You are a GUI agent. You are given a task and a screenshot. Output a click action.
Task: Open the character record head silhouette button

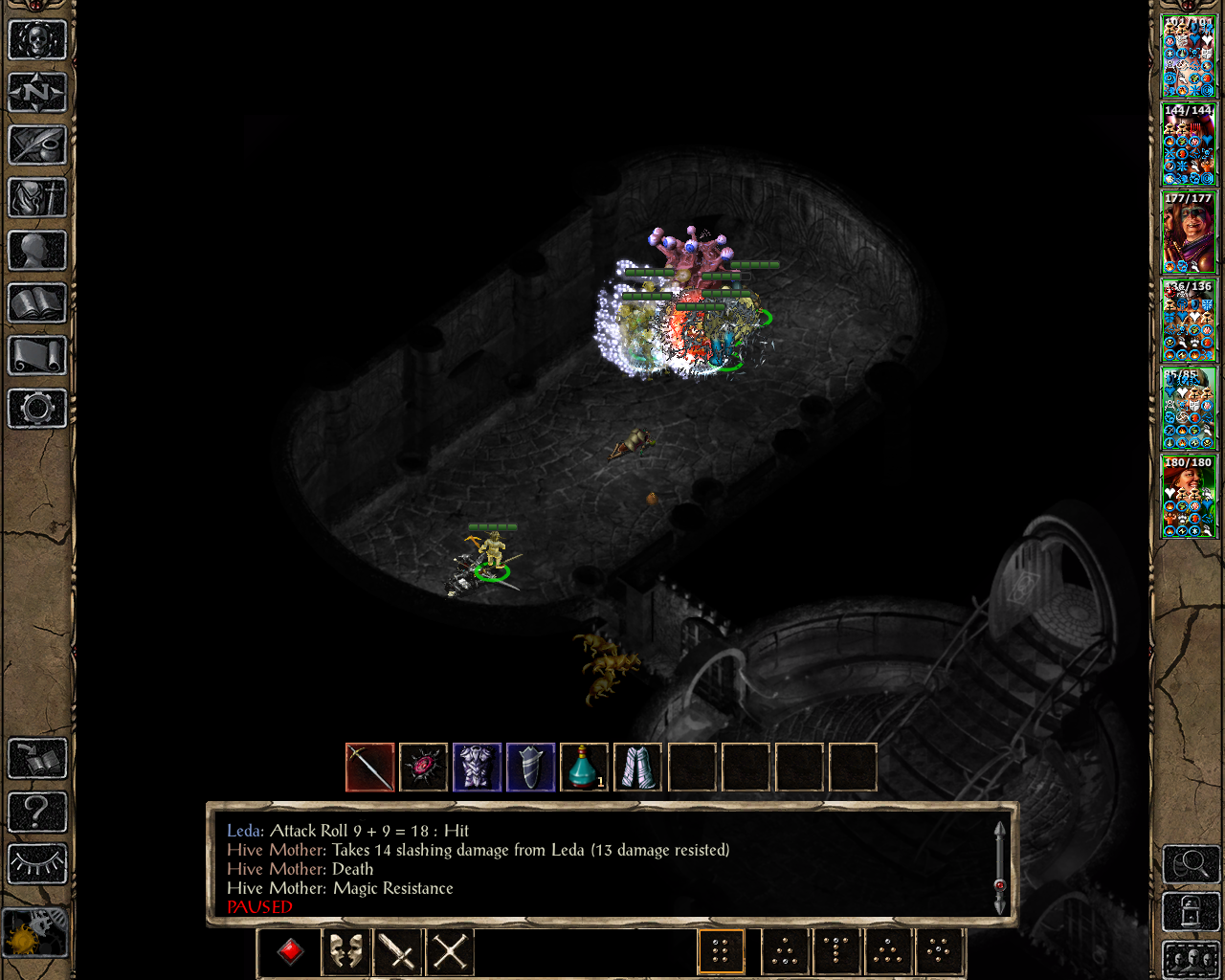[x=37, y=251]
